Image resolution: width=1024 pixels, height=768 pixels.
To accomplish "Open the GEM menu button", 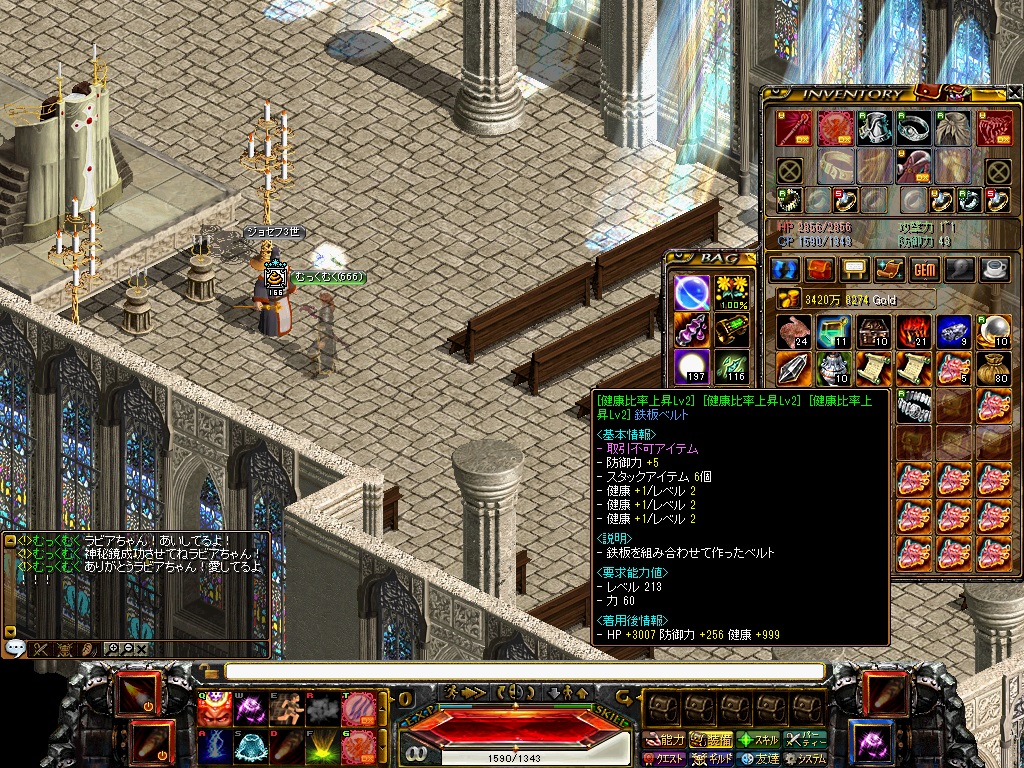I will [924, 269].
